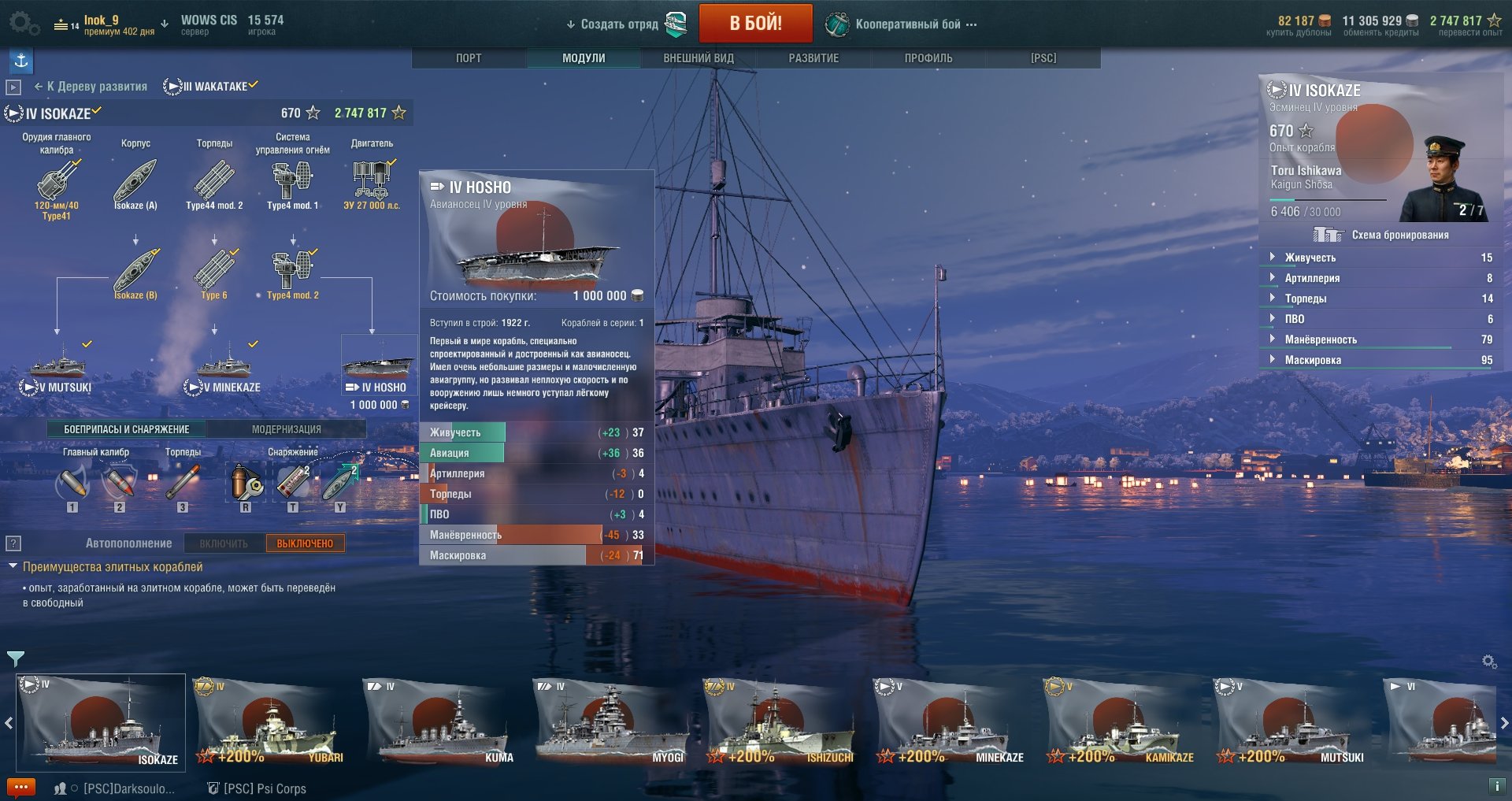This screenshot has height=801, width=1512.
Task: Expand the Живучесть stats row
Action: [x=1310, y=258]
